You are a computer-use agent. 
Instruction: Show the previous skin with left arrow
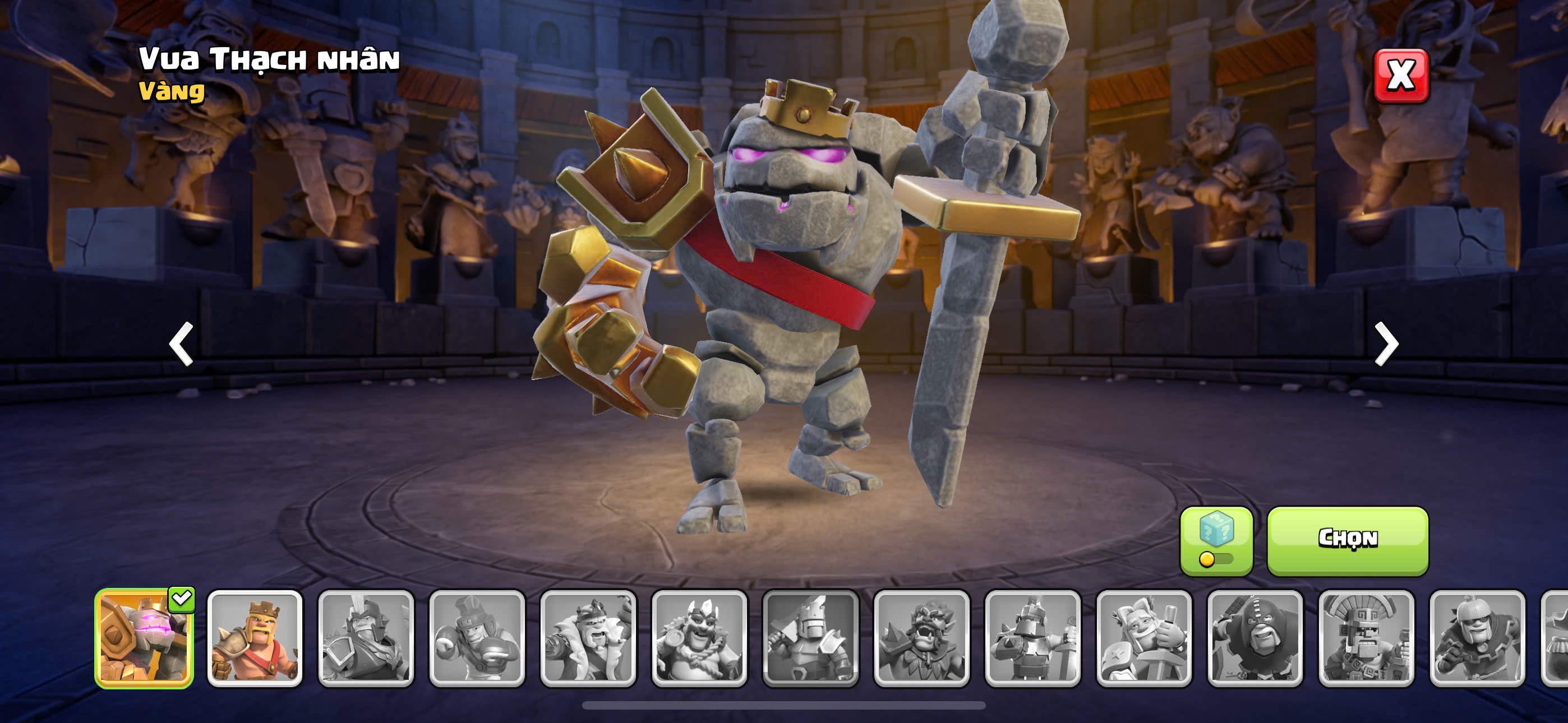[181, 344]
